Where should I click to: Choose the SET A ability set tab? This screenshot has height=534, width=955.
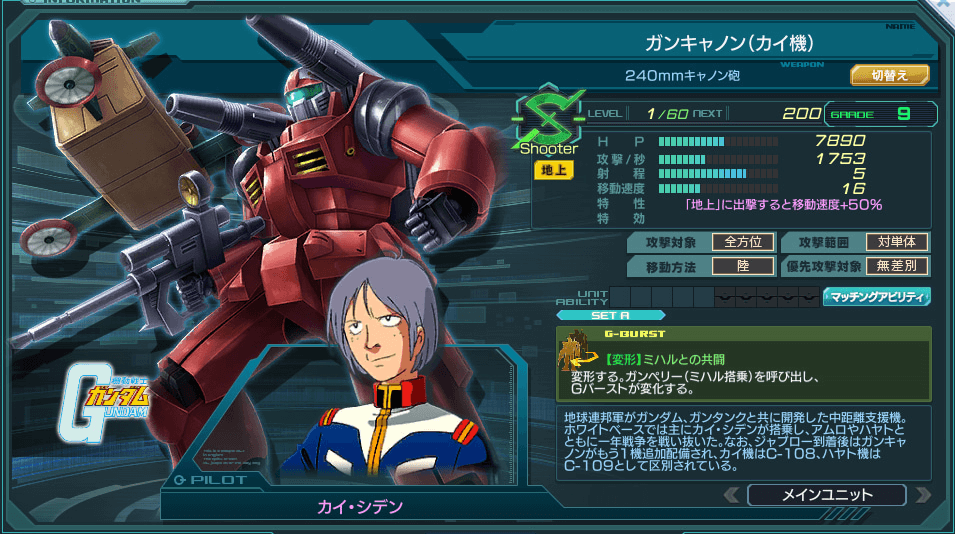pos(610,315)
